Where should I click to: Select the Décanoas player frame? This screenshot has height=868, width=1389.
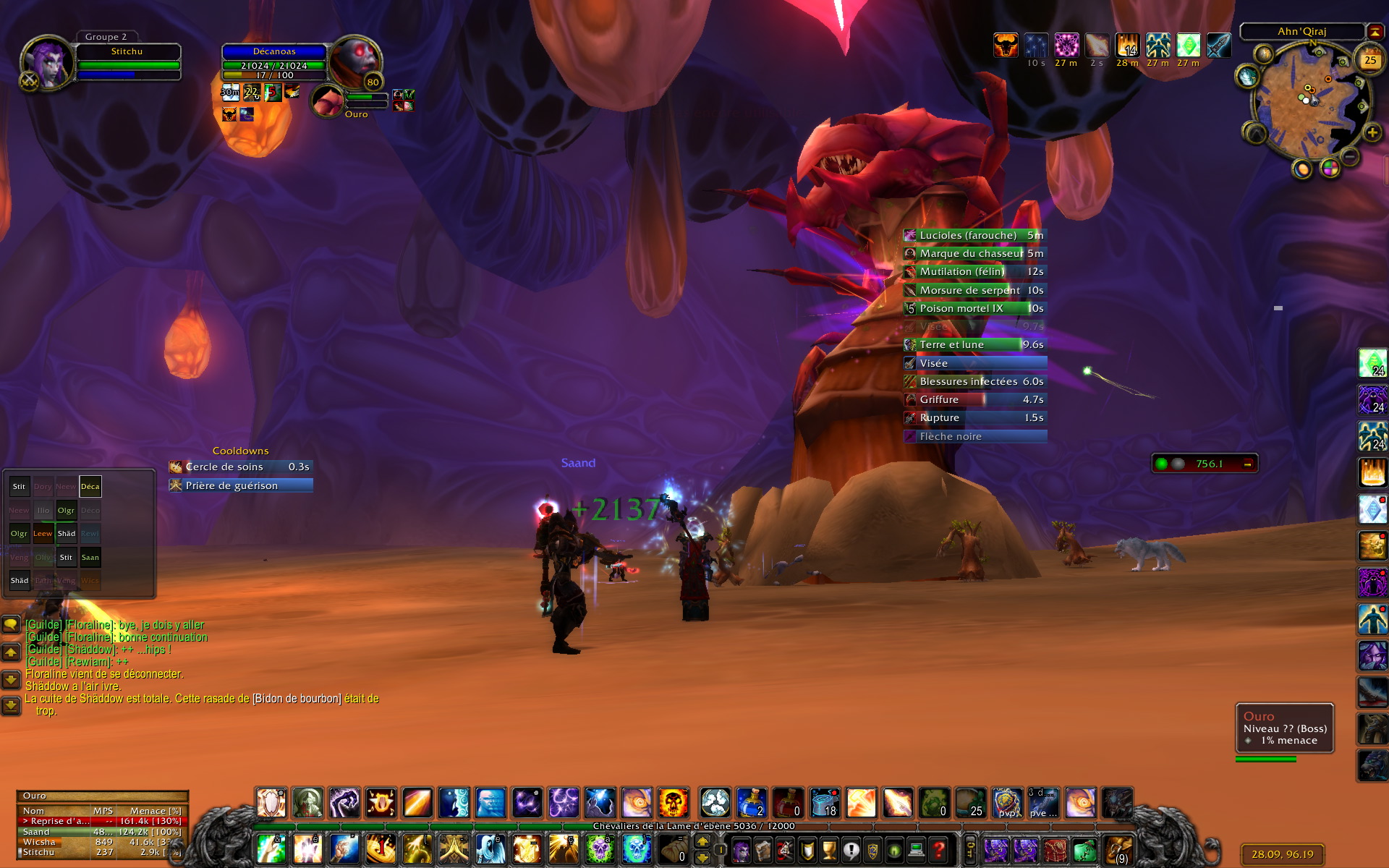coord(274,62)
